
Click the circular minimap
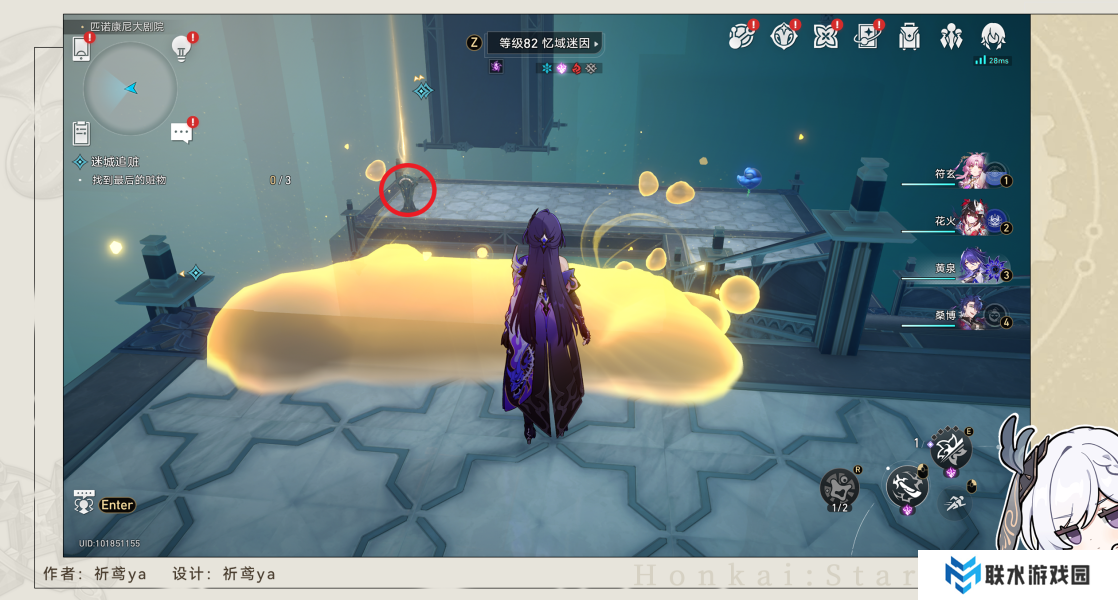point(130,89)
